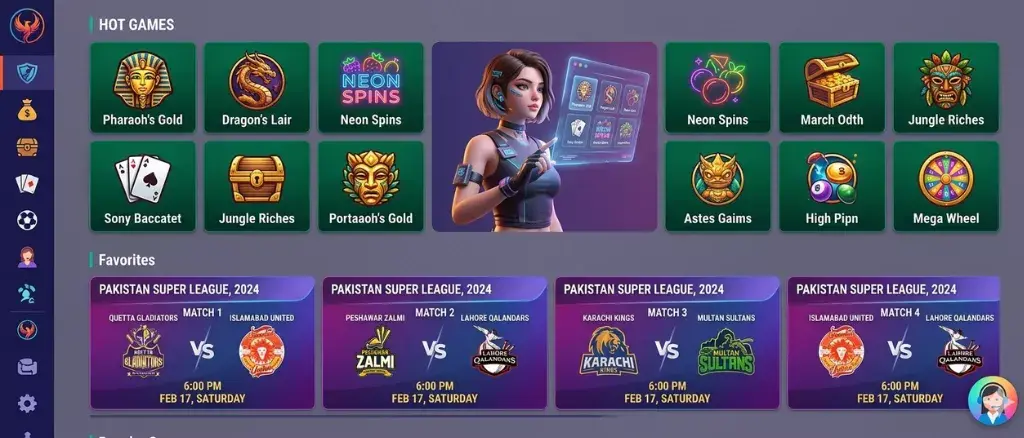The image size is (1024, 438).
Task: Launch the Mega Wheel game
Action: click(946, 186)
